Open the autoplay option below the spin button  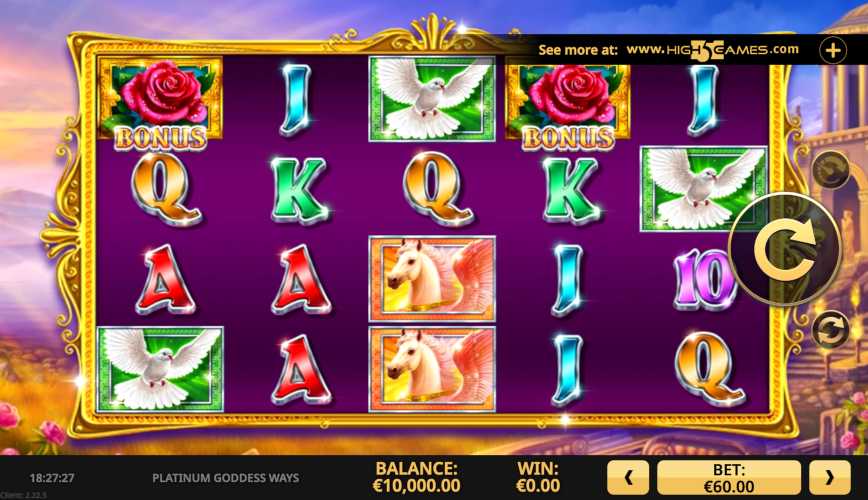coord(829,330)
